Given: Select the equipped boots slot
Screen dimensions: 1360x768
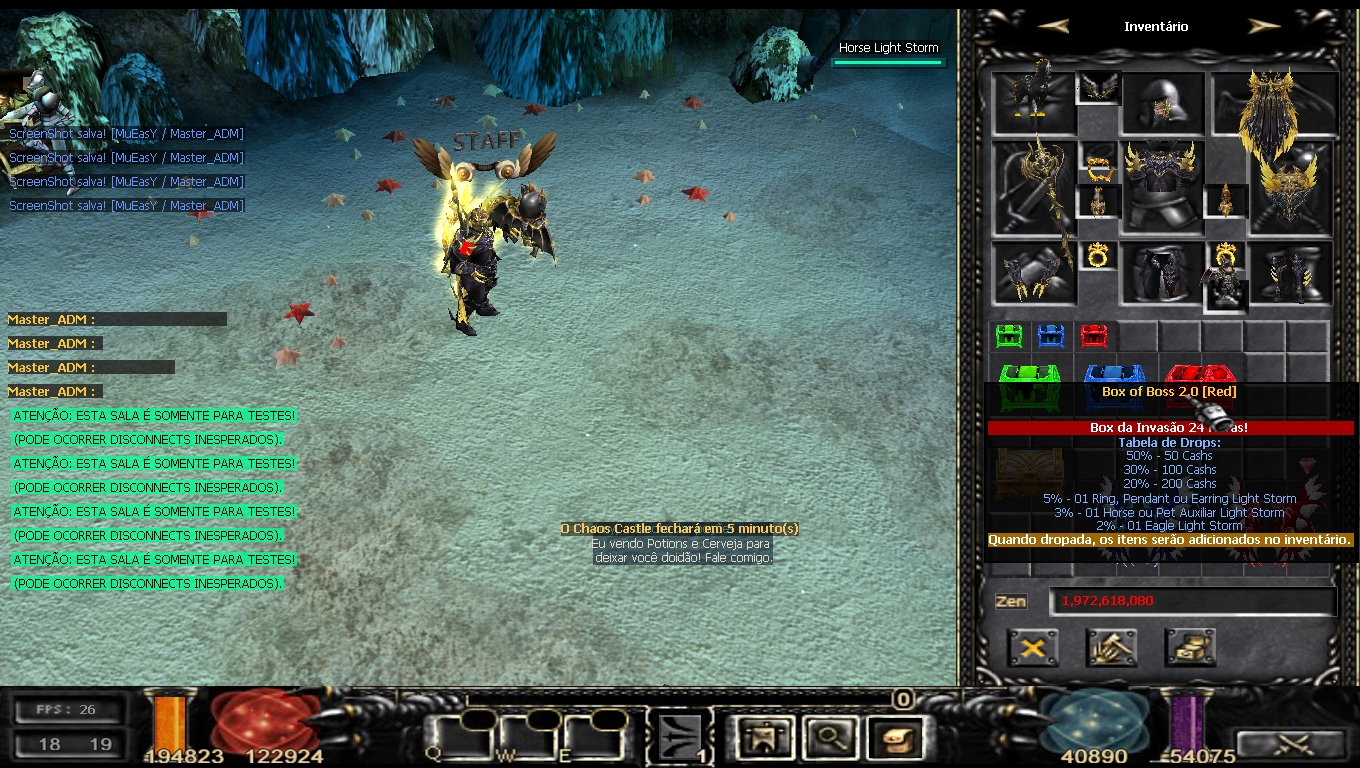Looking at the screenshot, I should (x=1291, y=272).
